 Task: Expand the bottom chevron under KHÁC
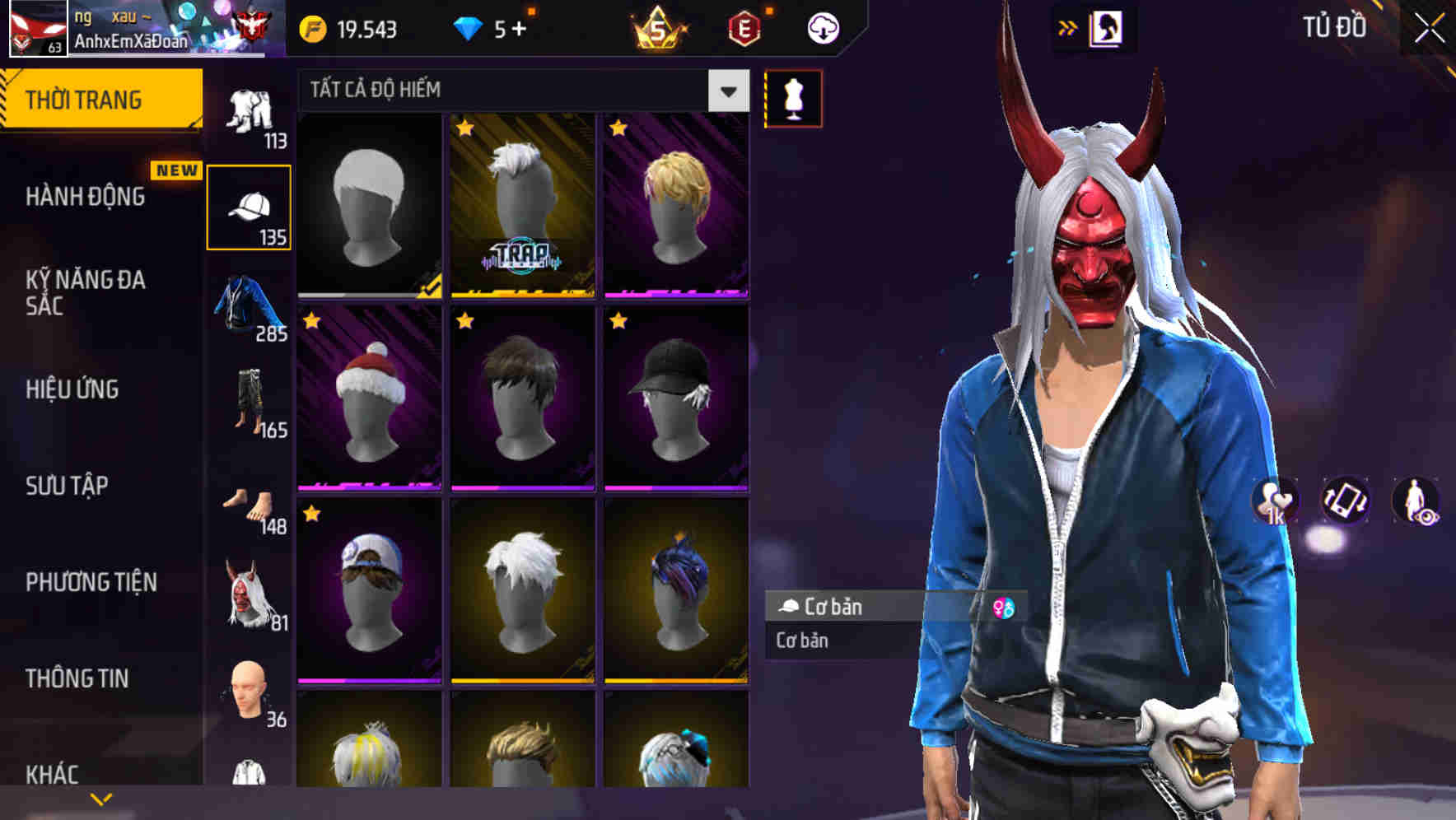click(x=101, y=797)
